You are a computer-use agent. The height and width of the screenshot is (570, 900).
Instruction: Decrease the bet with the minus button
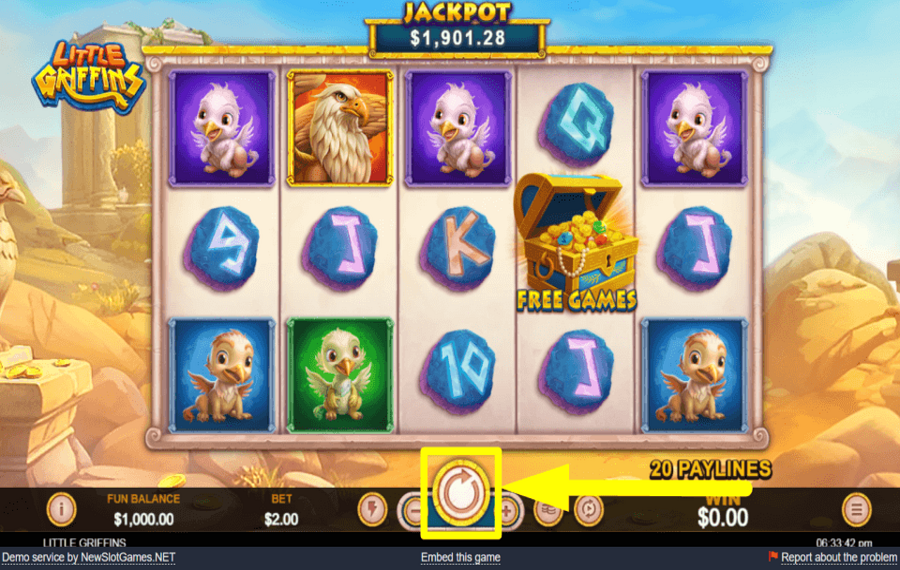pyautogui.click(x=412, y=511)
